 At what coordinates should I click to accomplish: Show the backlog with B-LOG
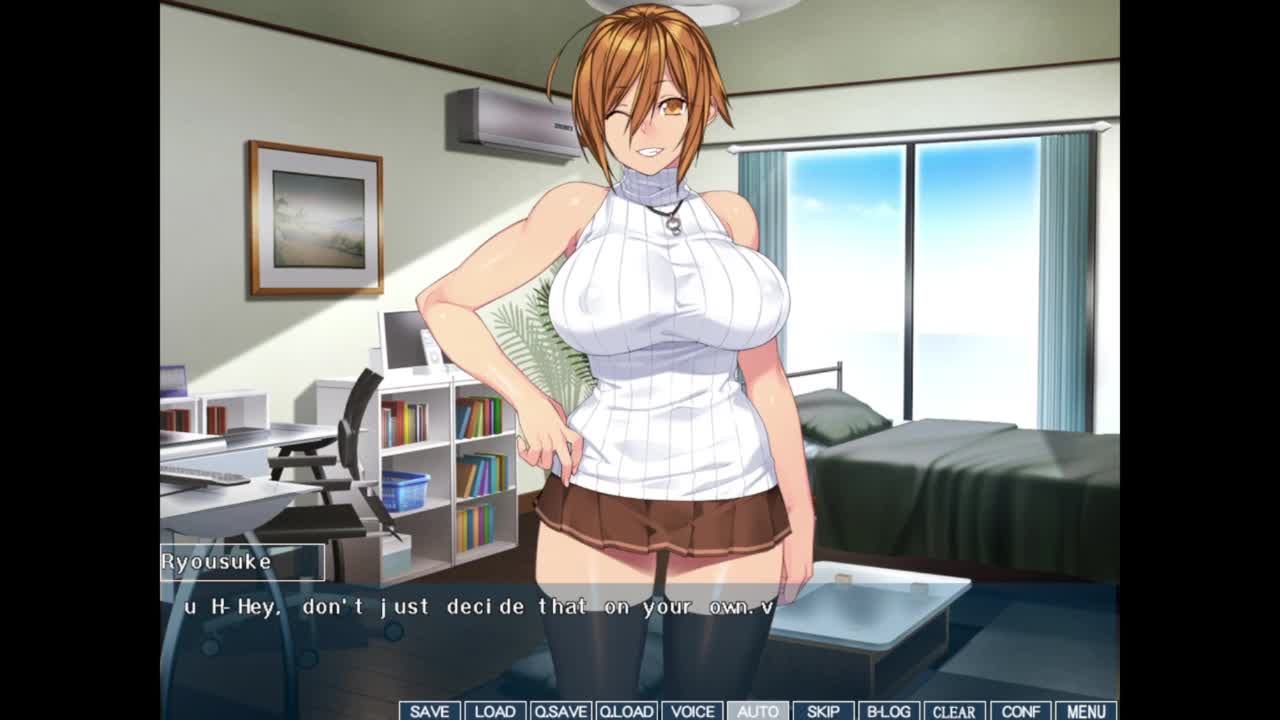pos(888,711)
